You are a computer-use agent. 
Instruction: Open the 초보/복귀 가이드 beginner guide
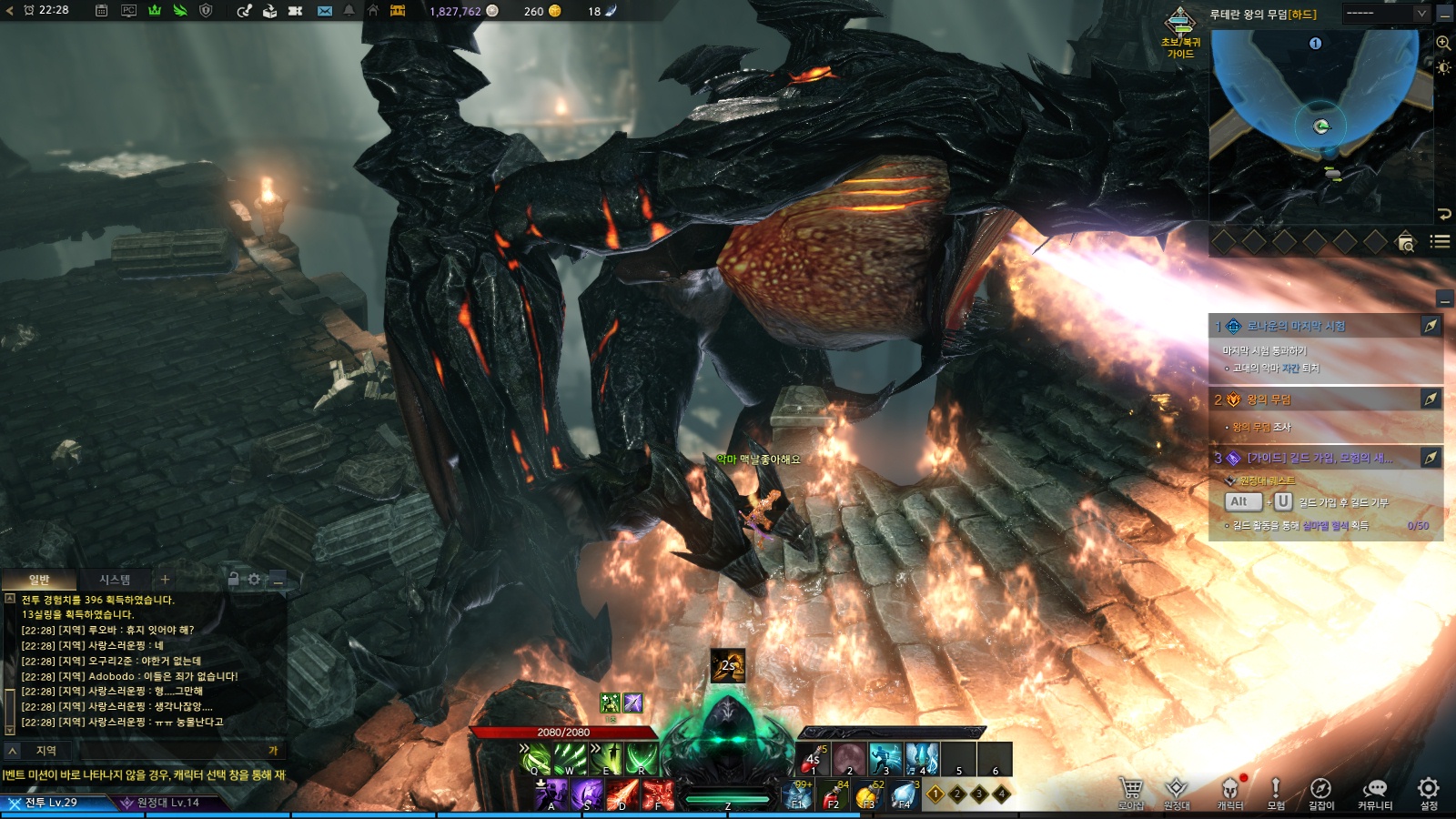coord(1180,33)
